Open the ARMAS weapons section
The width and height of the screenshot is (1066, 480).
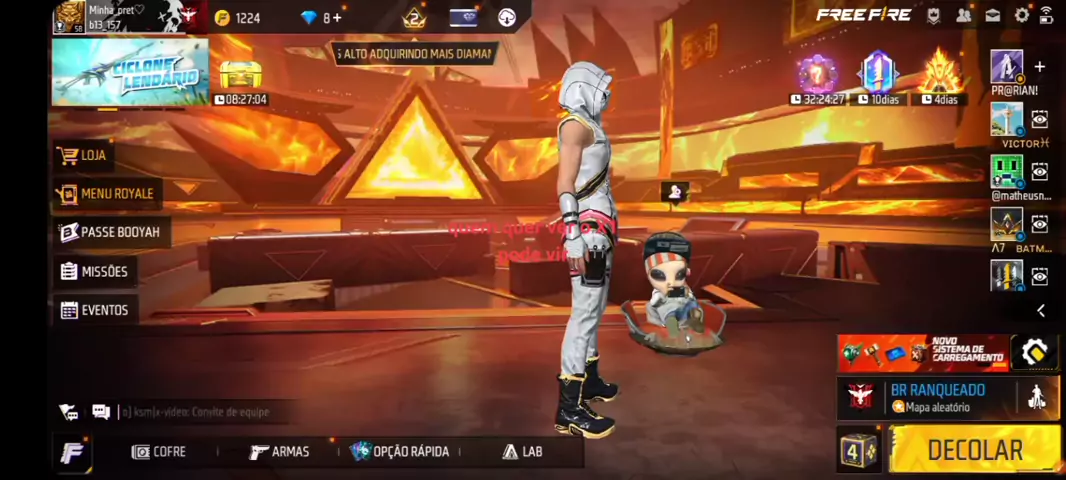click(279, 451)
